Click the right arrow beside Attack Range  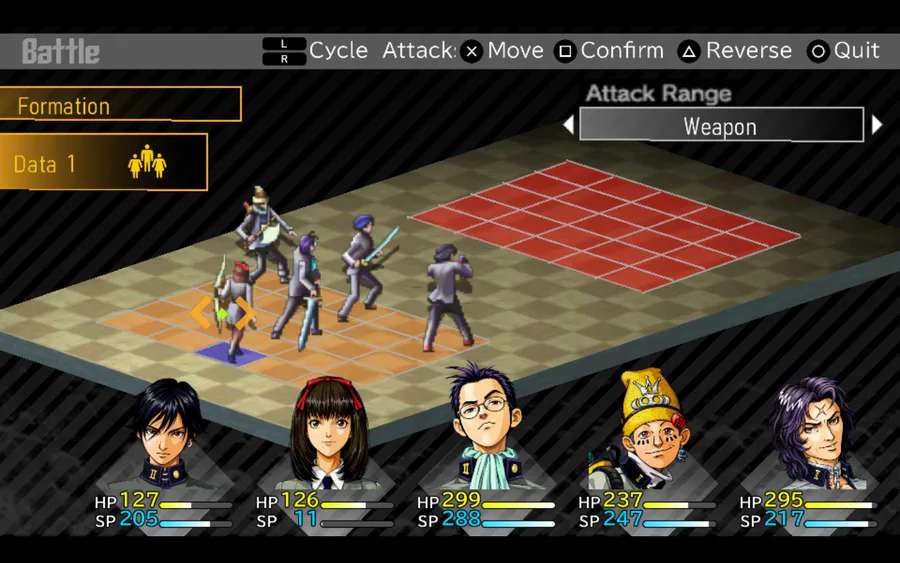877,126
